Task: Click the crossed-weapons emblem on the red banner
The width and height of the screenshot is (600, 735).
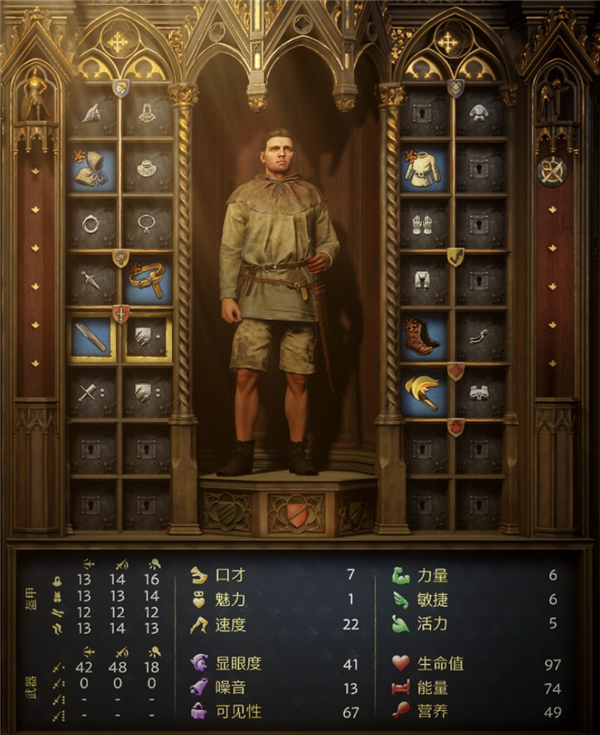Action: coord(550,171)
